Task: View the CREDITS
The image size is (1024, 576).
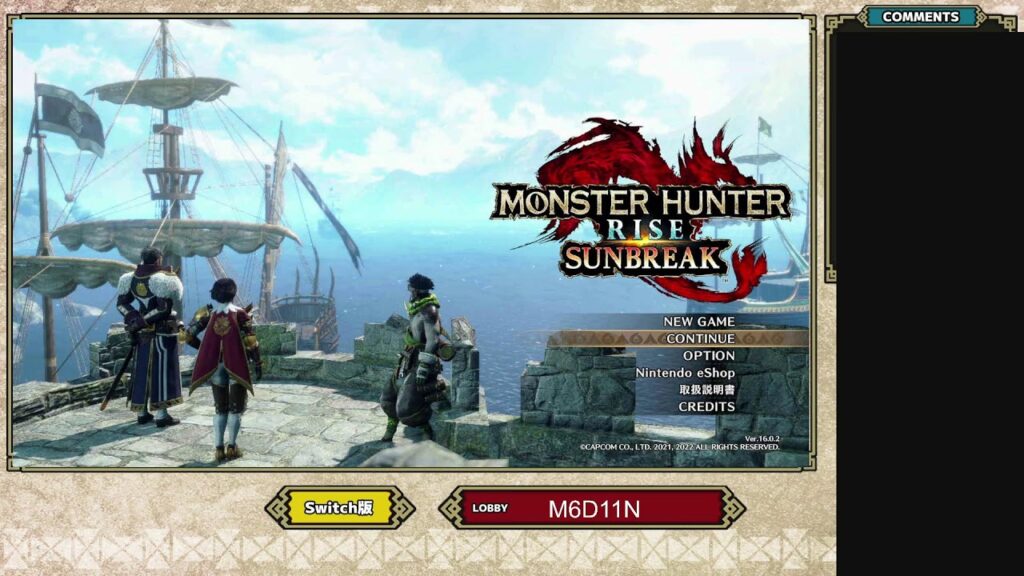Action: (706, 407)
